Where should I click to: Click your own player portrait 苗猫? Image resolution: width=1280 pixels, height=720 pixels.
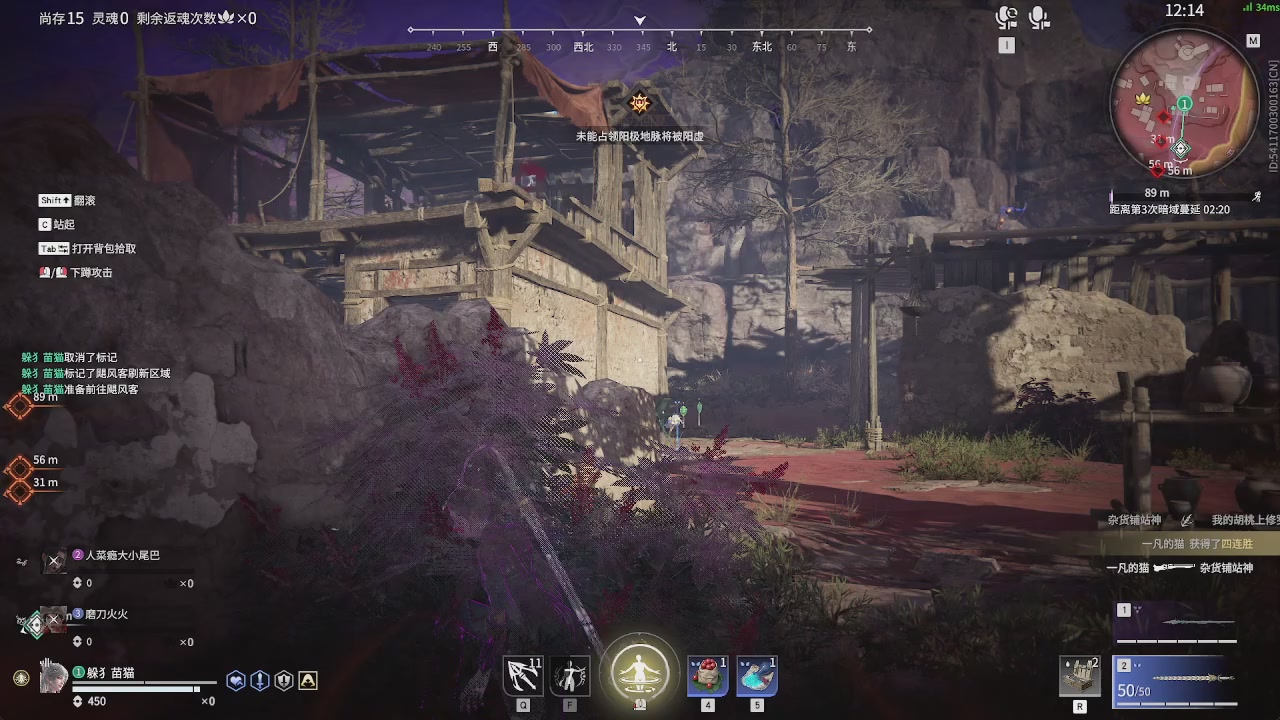54,678
